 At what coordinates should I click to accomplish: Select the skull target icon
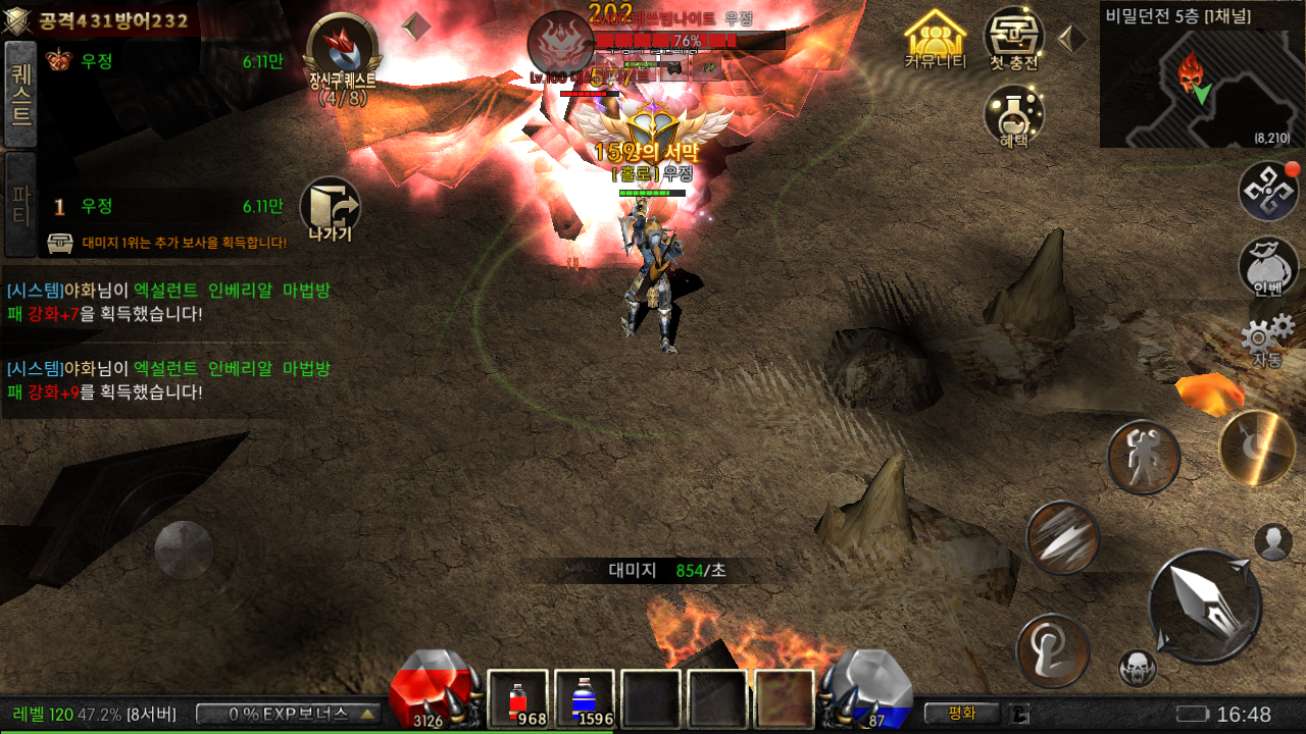(1137, 667)
